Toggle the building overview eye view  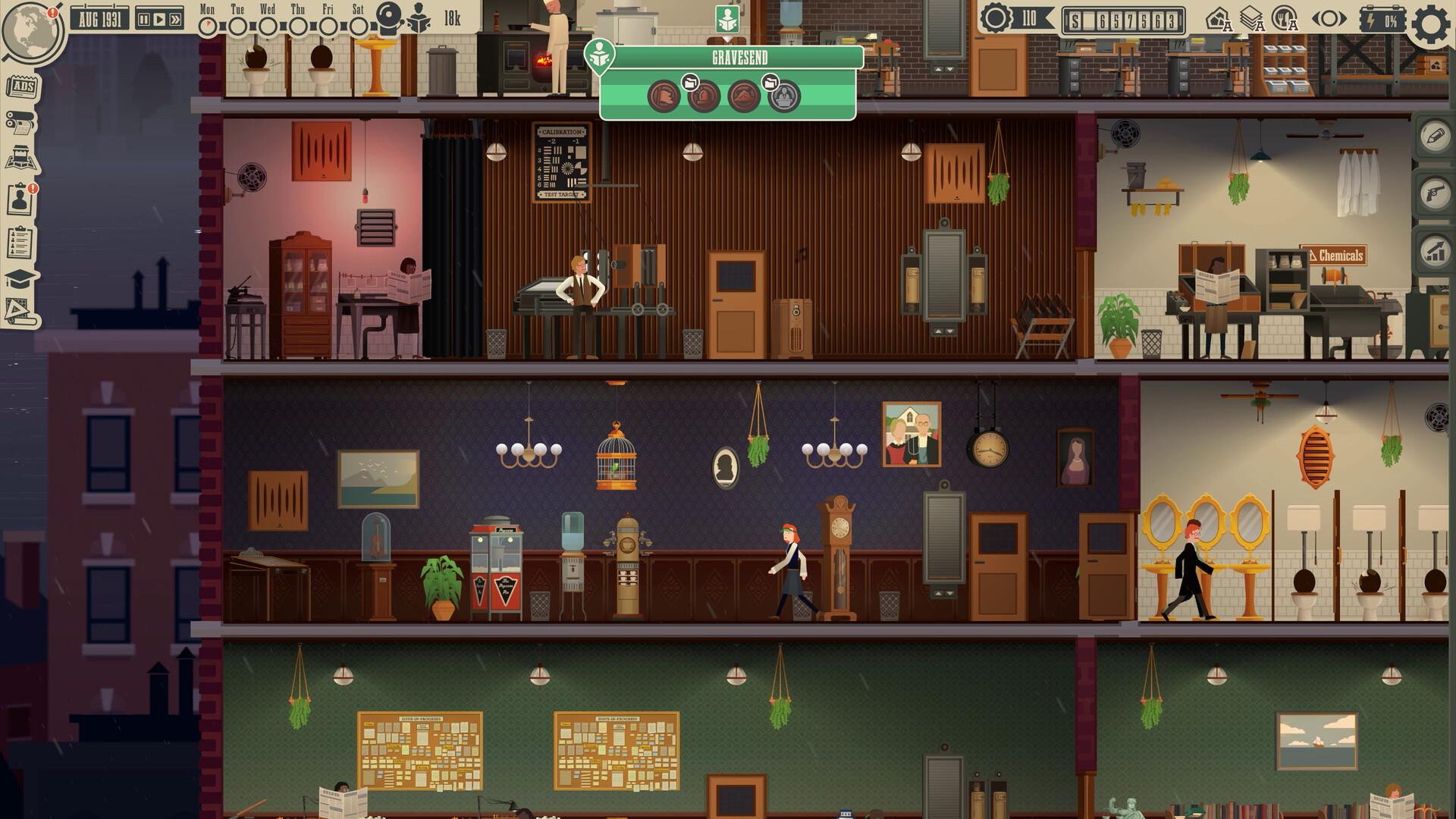click(x=1329, y=18)
